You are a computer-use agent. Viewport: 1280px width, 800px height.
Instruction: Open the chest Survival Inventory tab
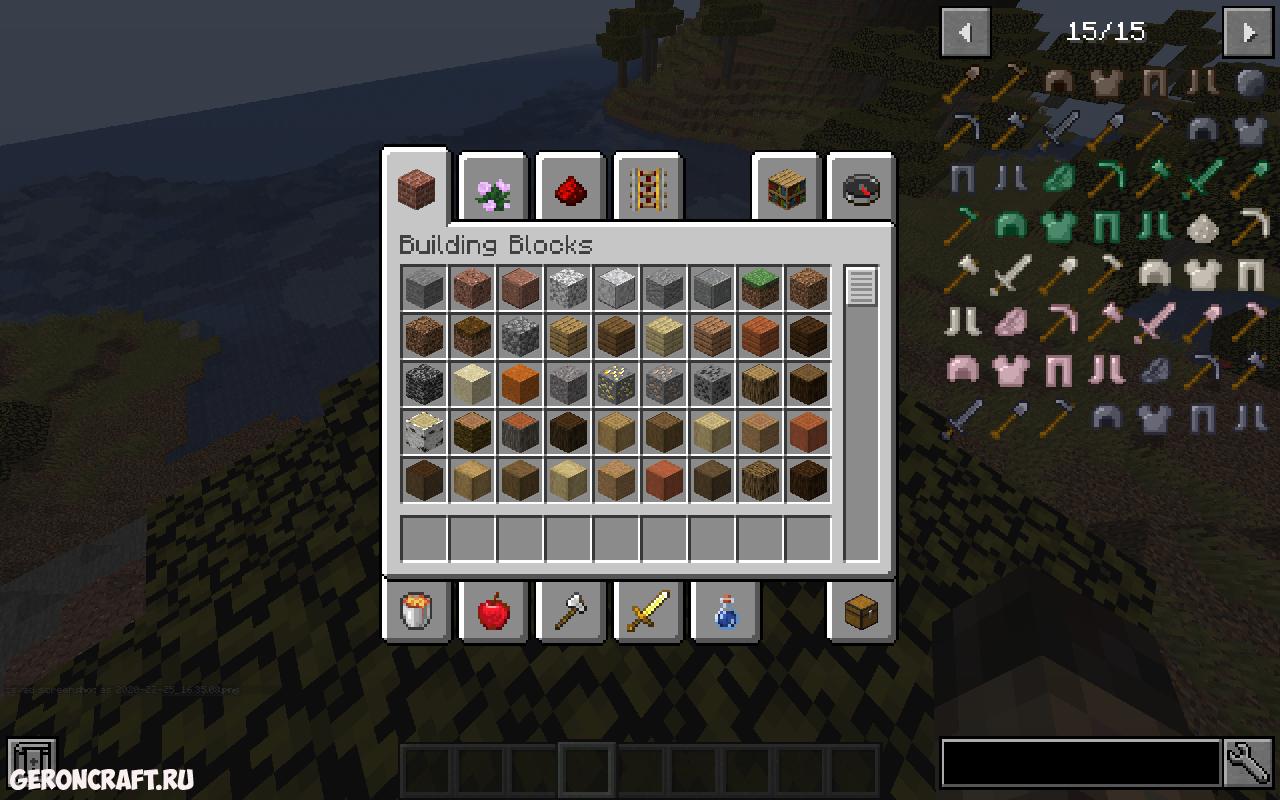coord(861,610)
